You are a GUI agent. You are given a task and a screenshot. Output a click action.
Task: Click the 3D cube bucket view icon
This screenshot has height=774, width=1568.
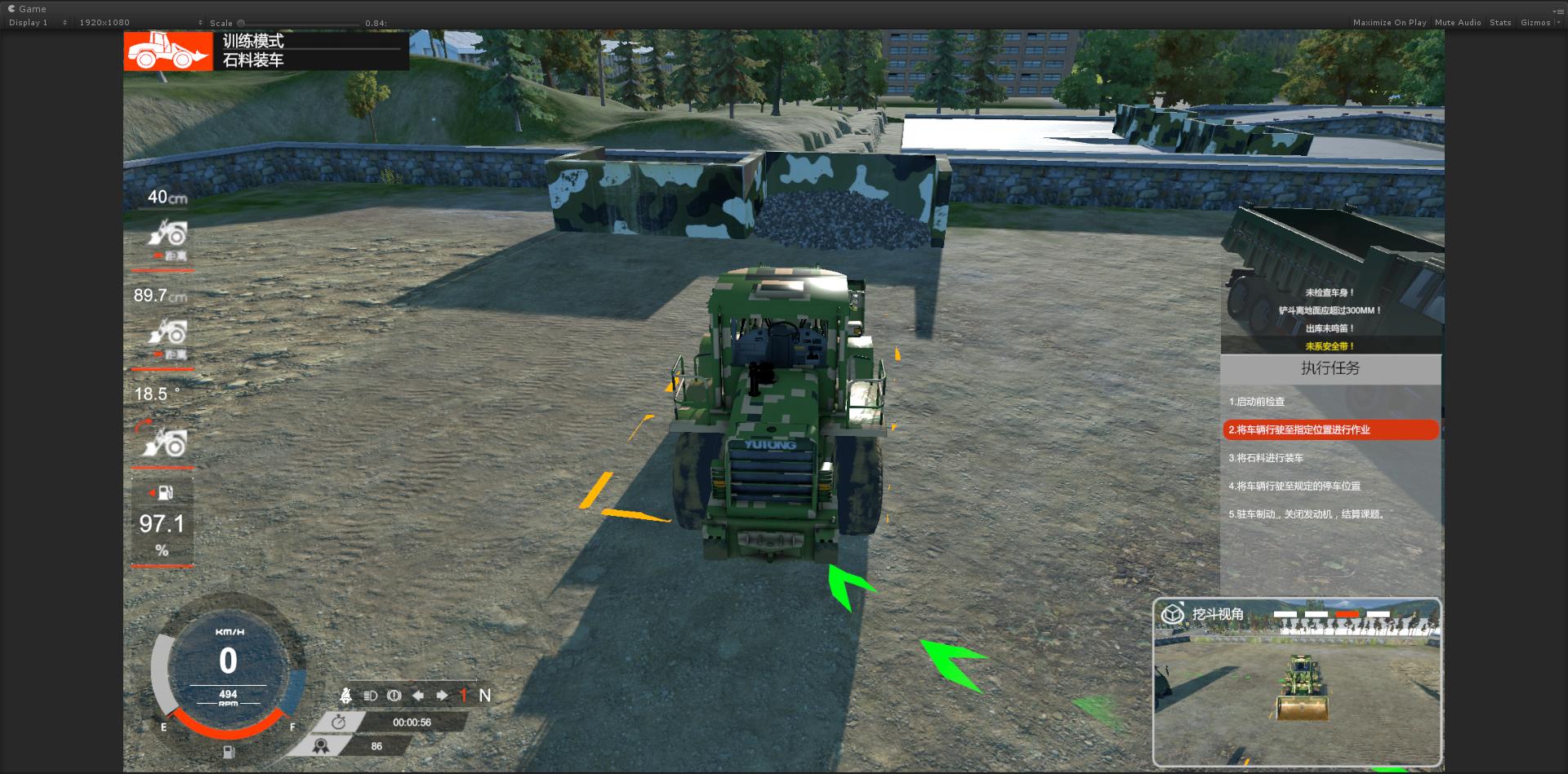(x=1173, y=614)
